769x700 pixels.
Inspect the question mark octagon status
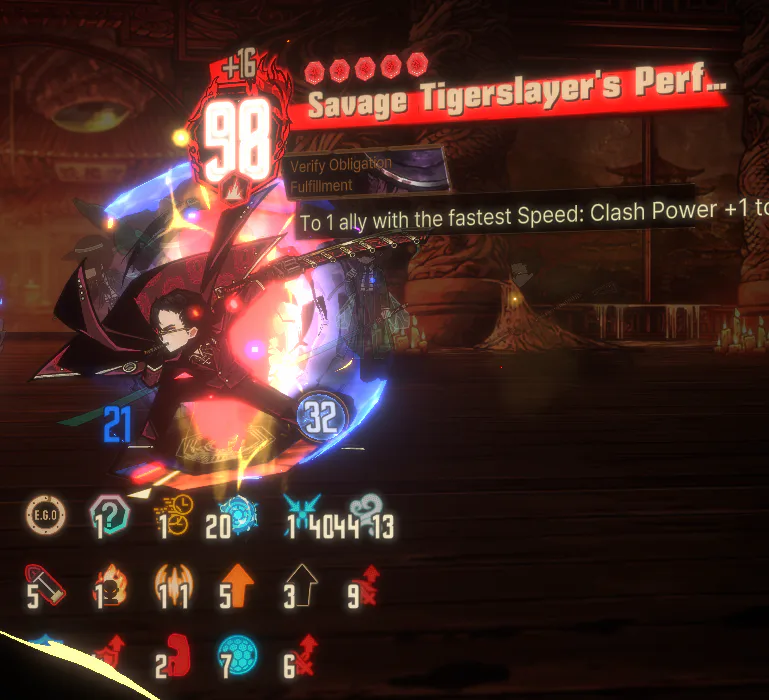[107, 516]
